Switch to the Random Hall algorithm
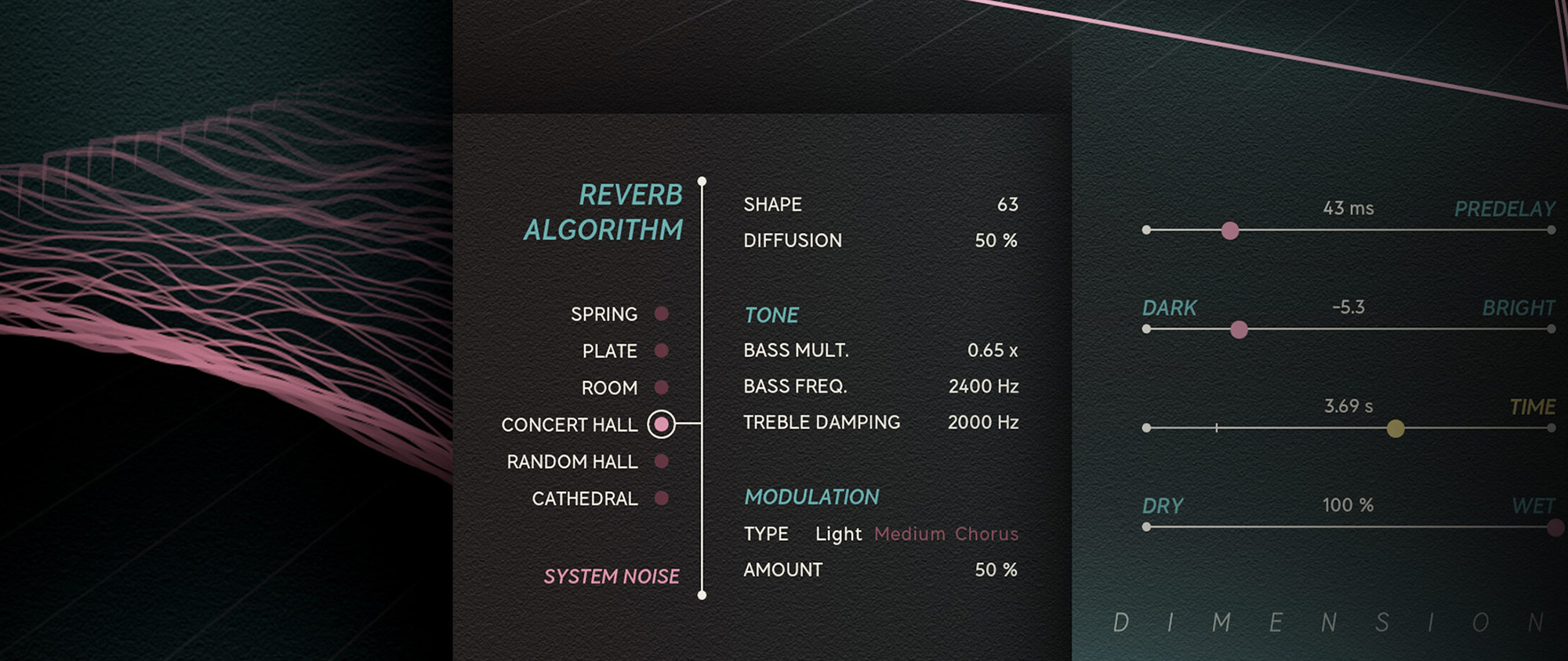 tap(661, 461)
